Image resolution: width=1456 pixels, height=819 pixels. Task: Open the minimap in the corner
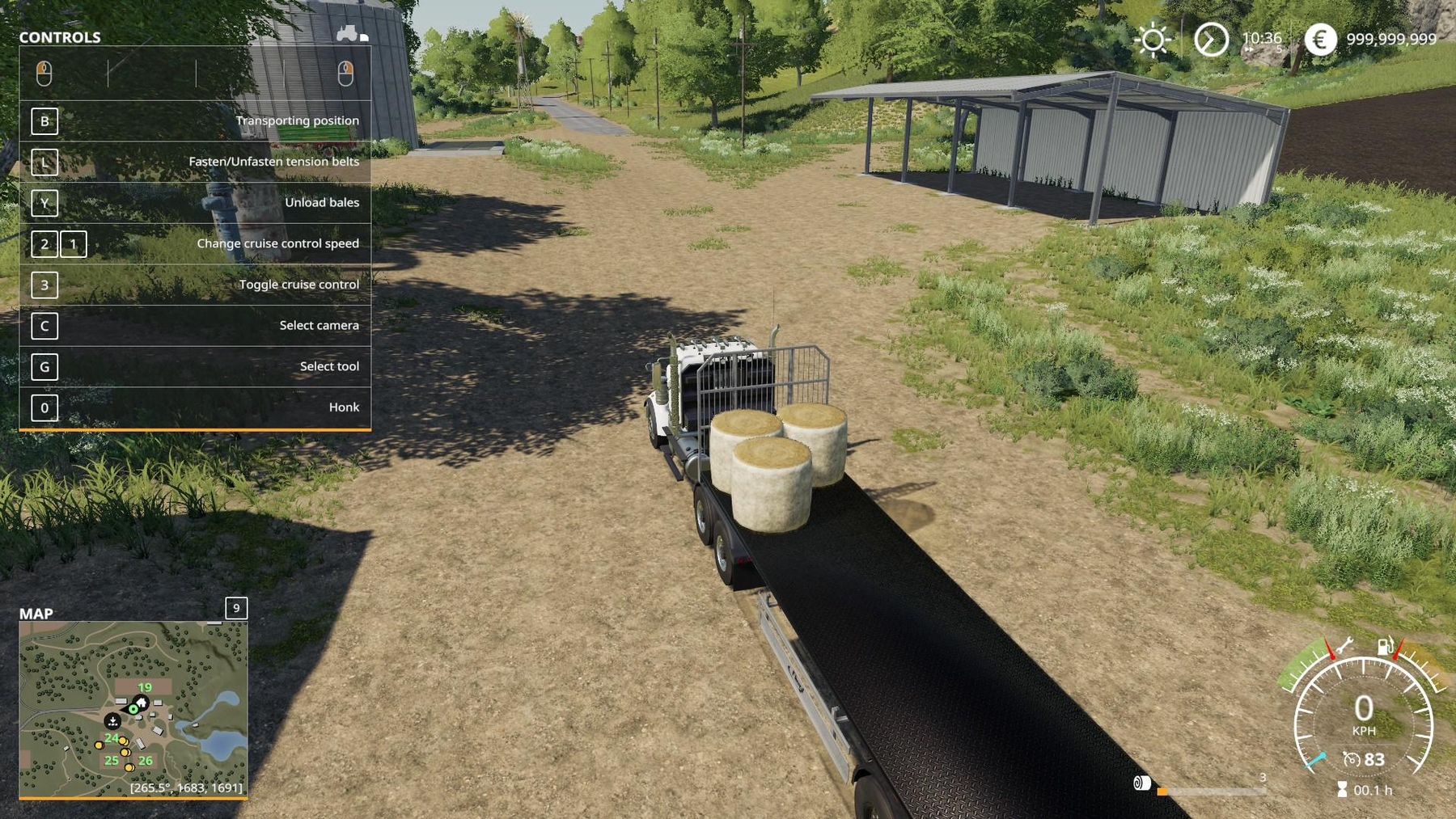133,709
